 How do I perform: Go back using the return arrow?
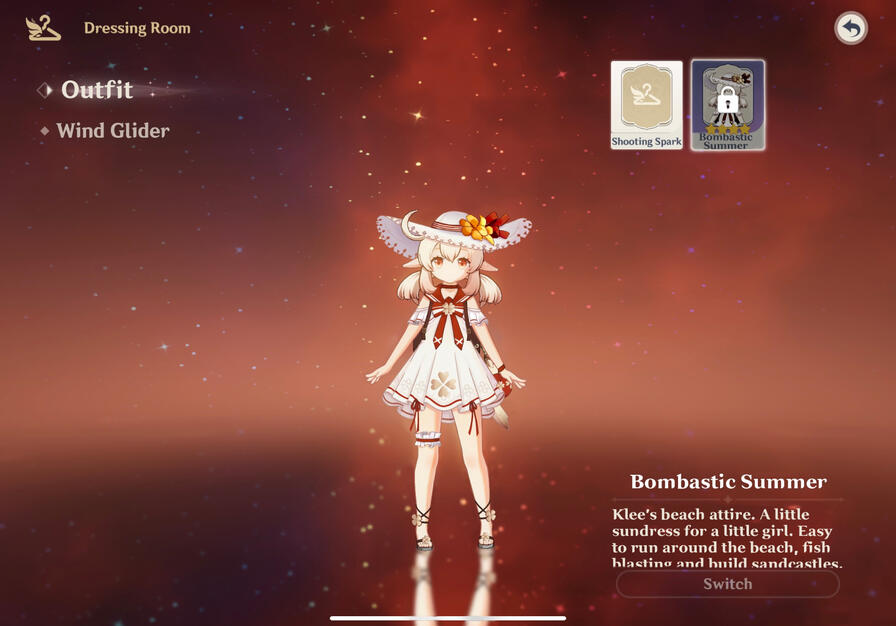click(x=851, y=28)
